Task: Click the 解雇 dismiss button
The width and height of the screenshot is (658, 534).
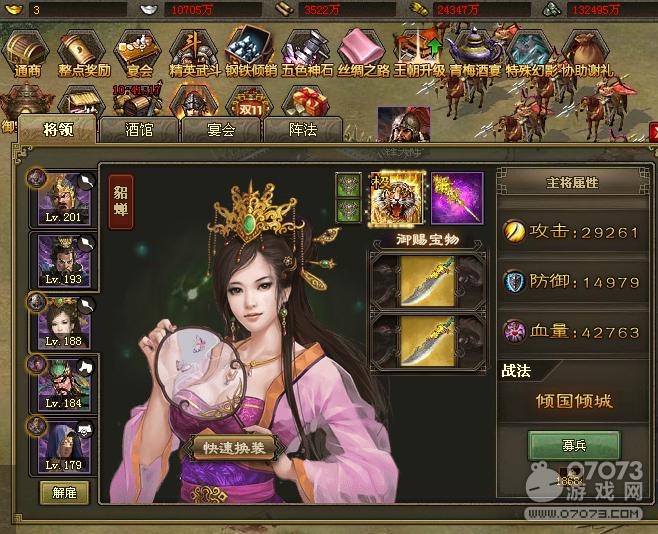Action: [65, 492]
